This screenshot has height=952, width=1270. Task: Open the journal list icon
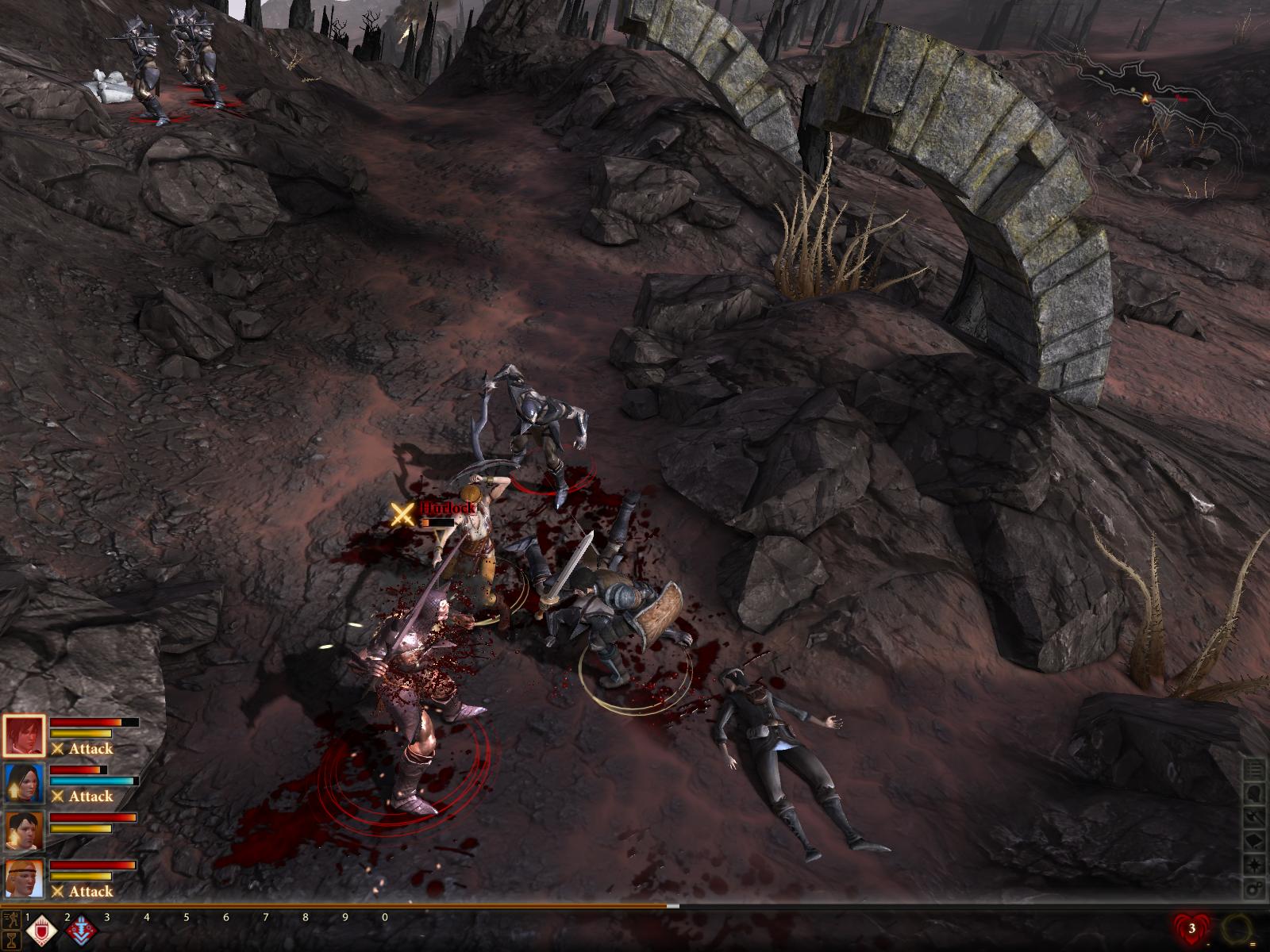click(1254, 770)
